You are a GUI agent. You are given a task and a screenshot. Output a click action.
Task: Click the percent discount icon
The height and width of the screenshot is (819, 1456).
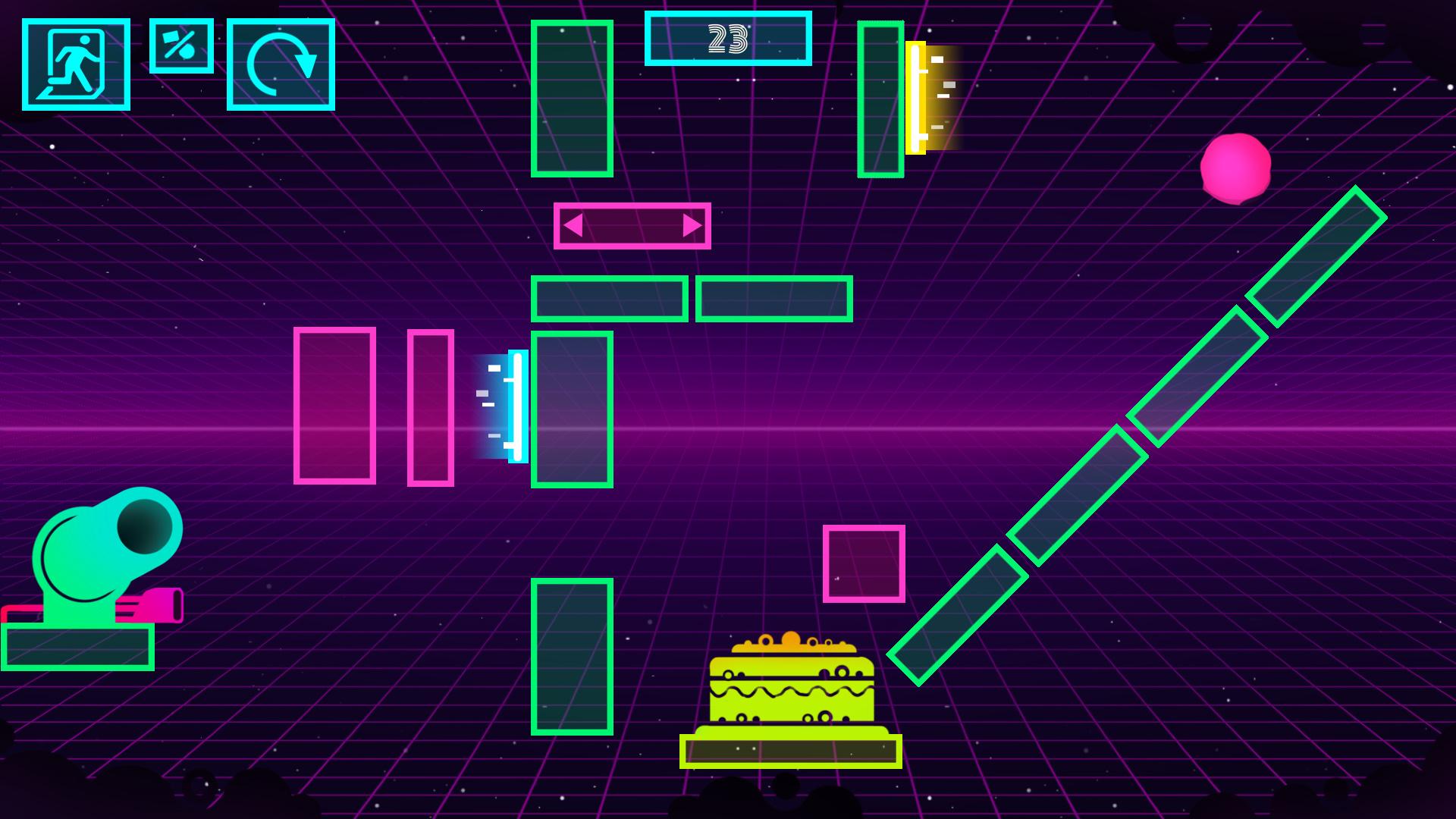click(182, 47)
